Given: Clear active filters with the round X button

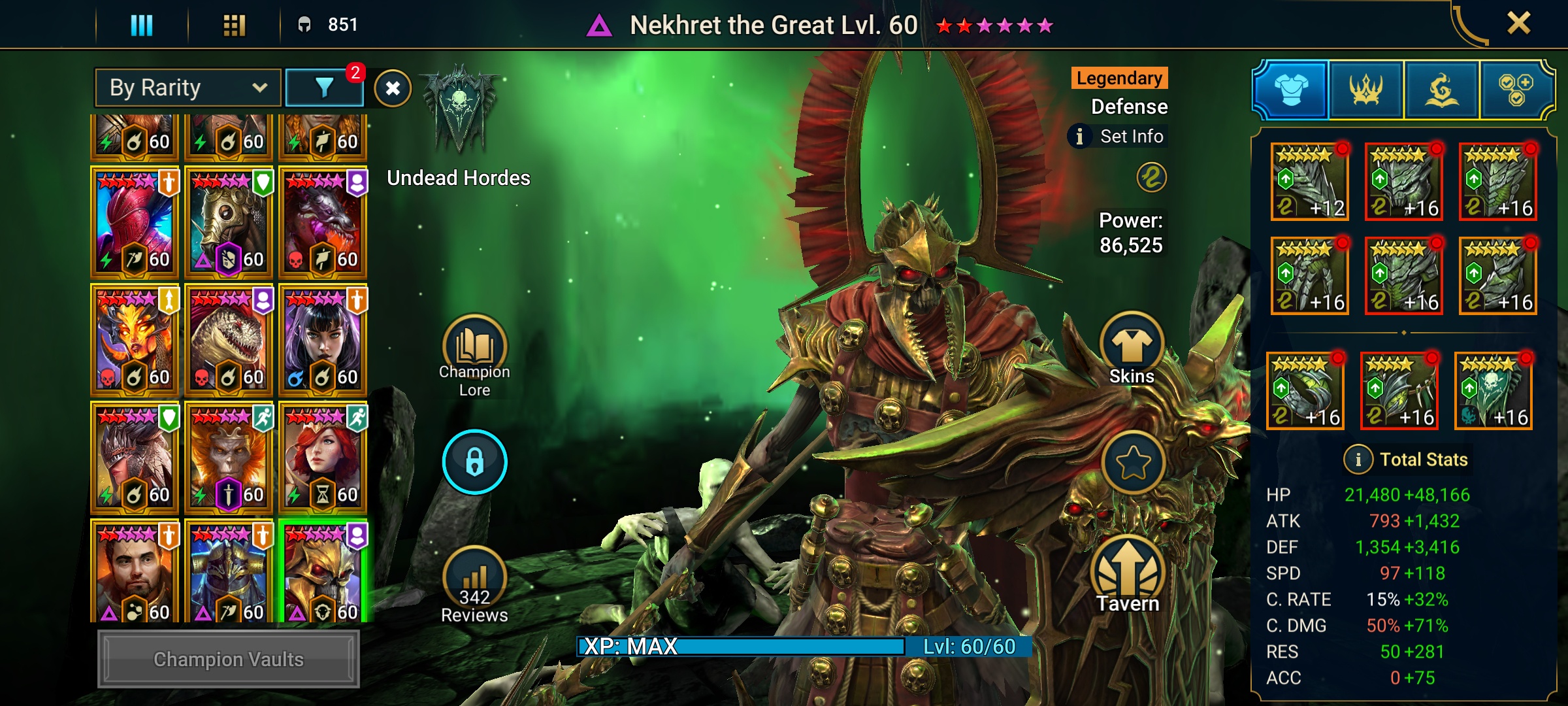Looking at the screenshot, I should click(x=393, y=88).
